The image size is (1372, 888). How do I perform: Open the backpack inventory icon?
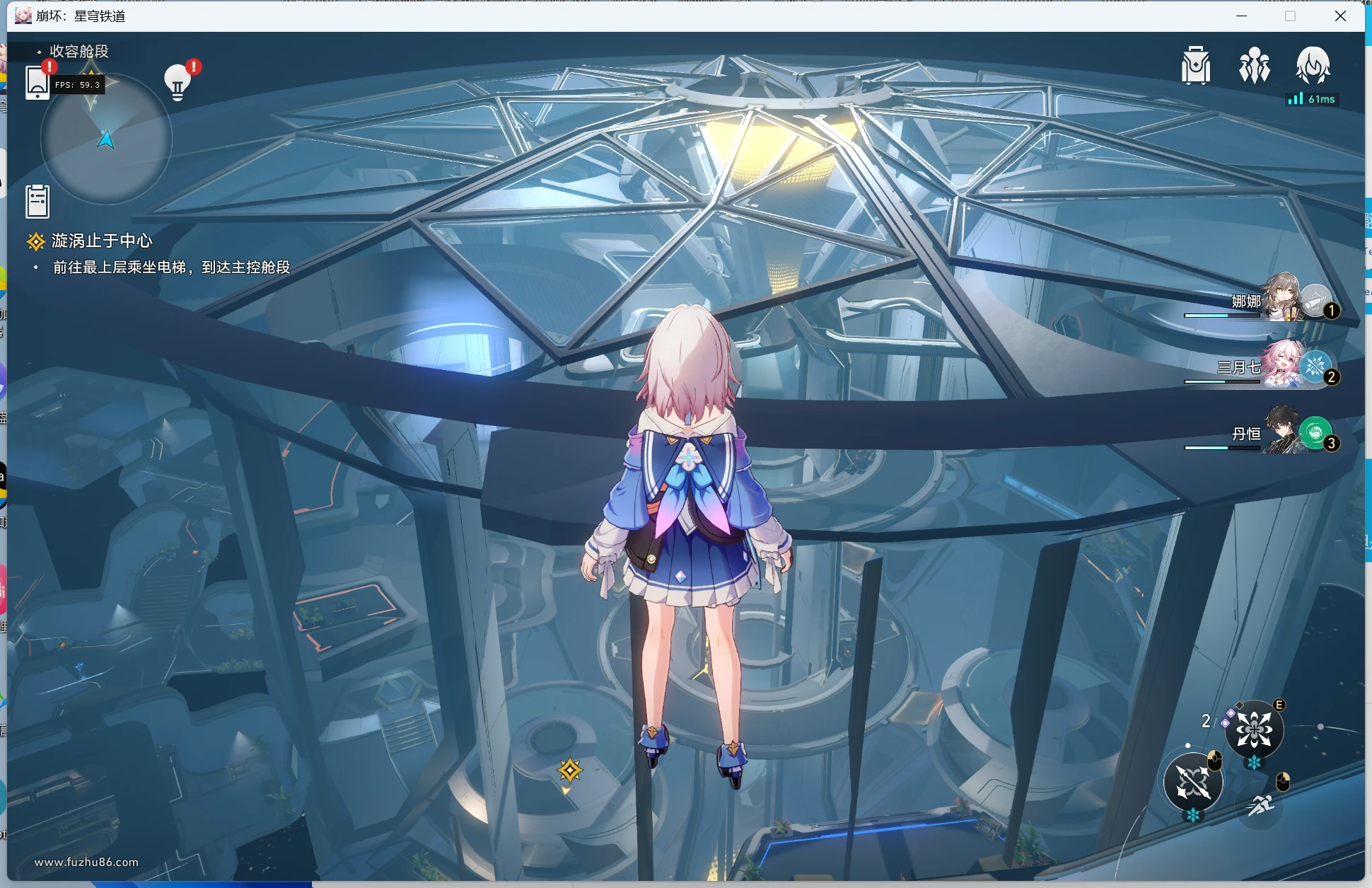click(1195, 66)
